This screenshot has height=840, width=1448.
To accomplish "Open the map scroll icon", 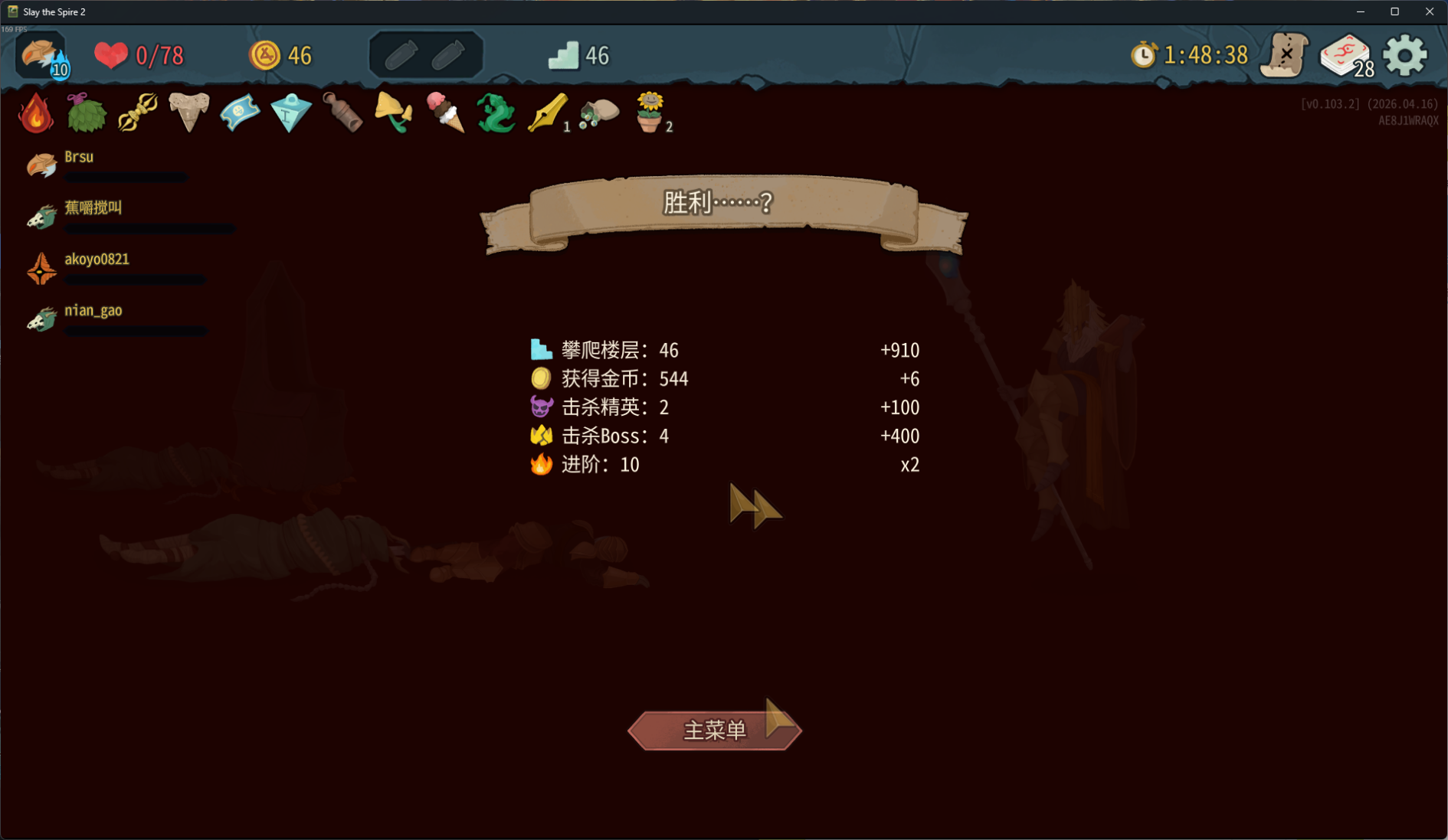I will pos(1284,55).
